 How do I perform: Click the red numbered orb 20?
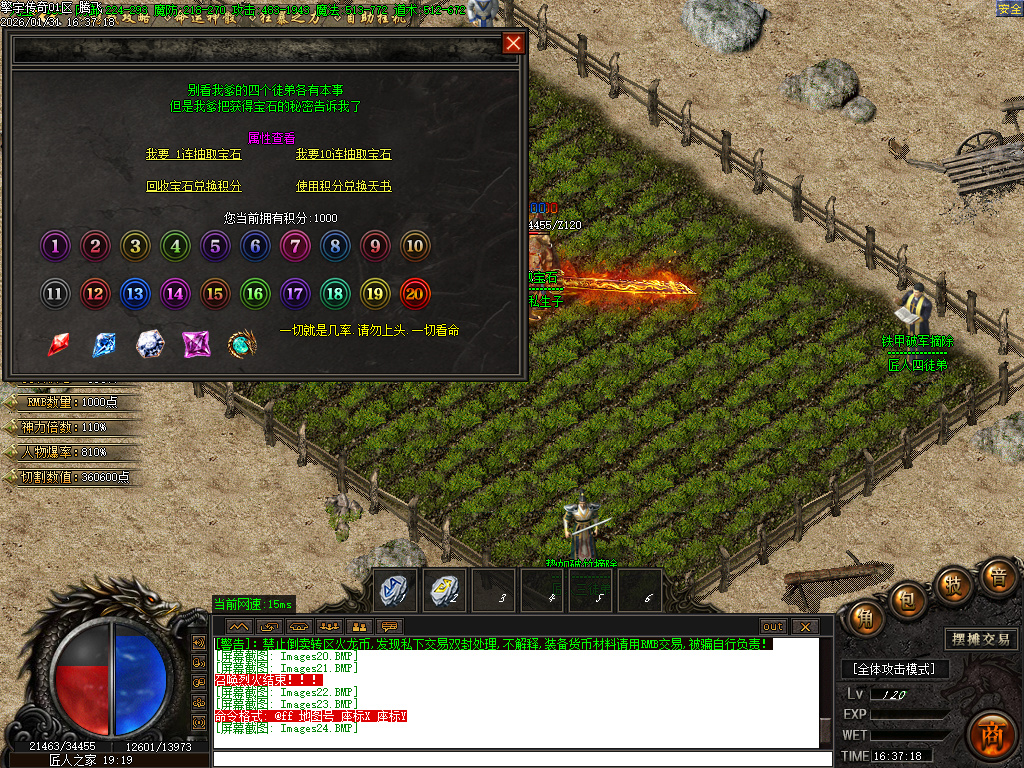coord(415,293)
